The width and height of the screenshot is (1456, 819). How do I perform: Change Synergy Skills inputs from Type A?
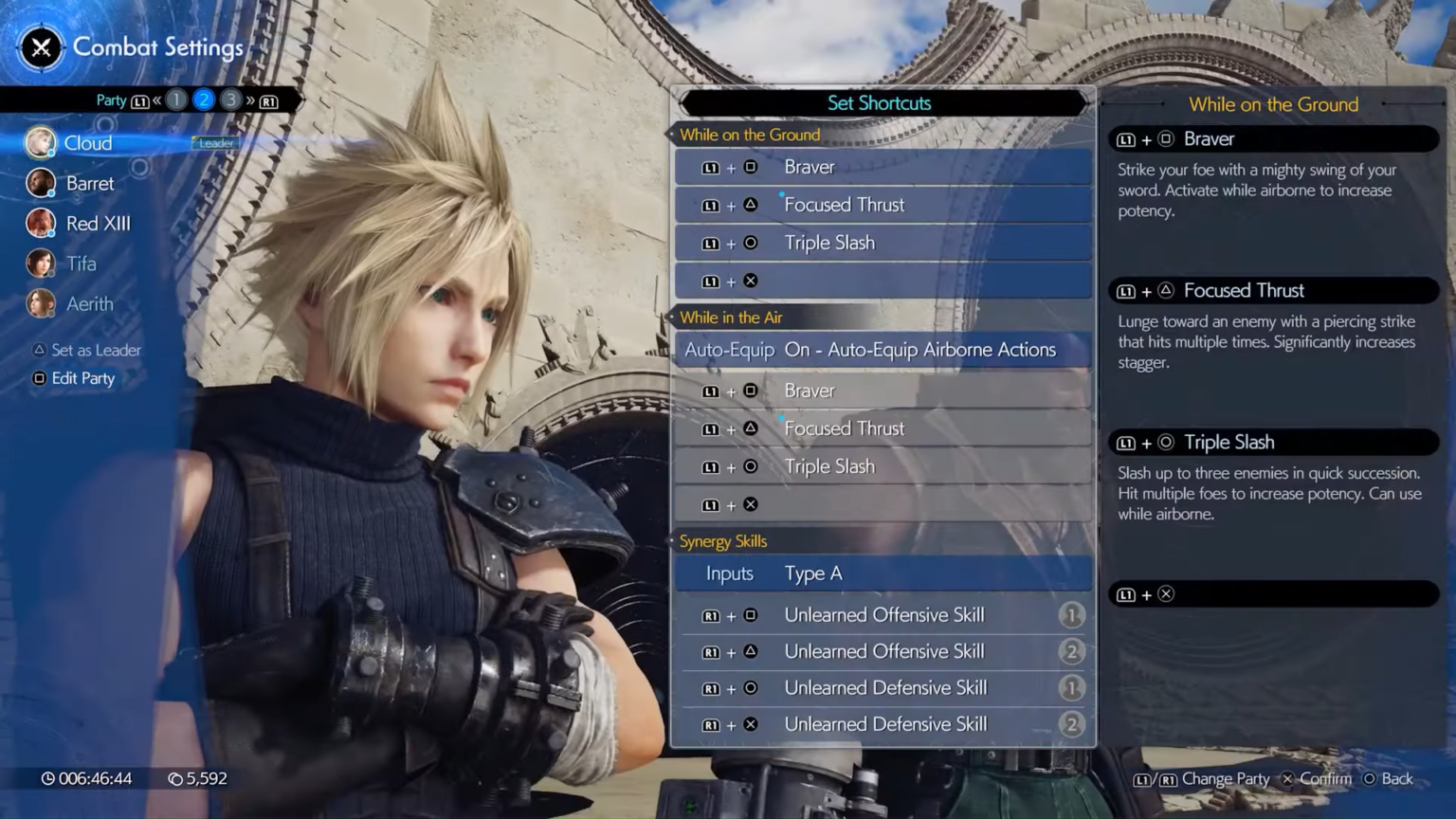(x=882, y=573)
